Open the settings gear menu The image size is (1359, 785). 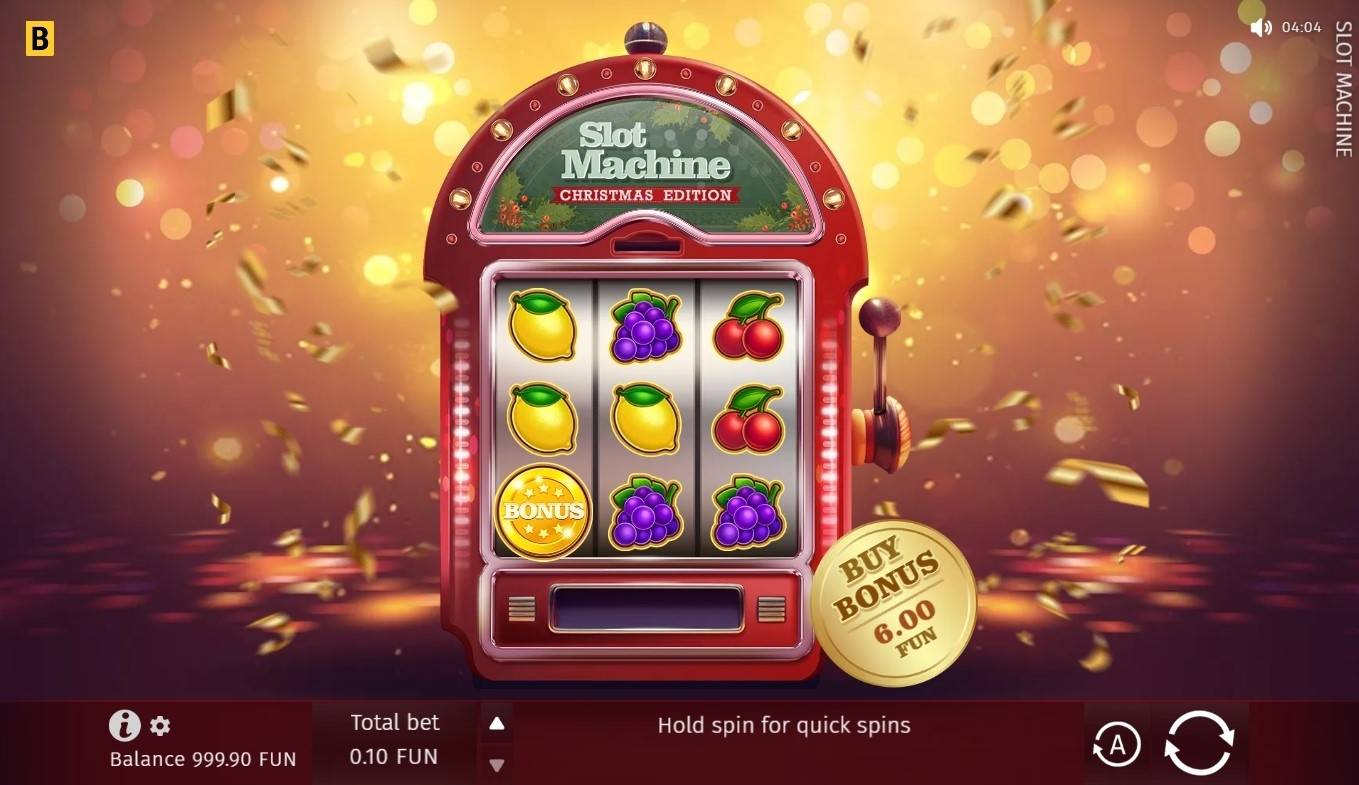point(160,727)
